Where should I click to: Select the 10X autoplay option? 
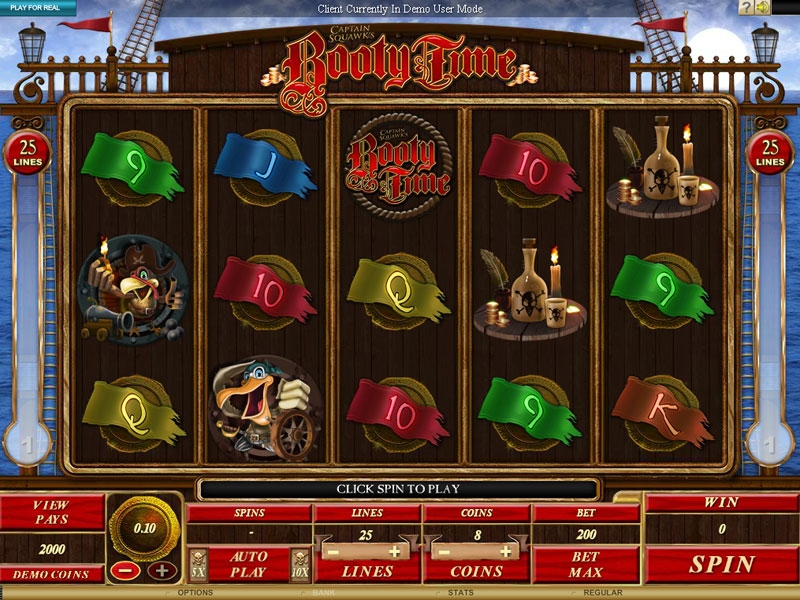point(299,561)
